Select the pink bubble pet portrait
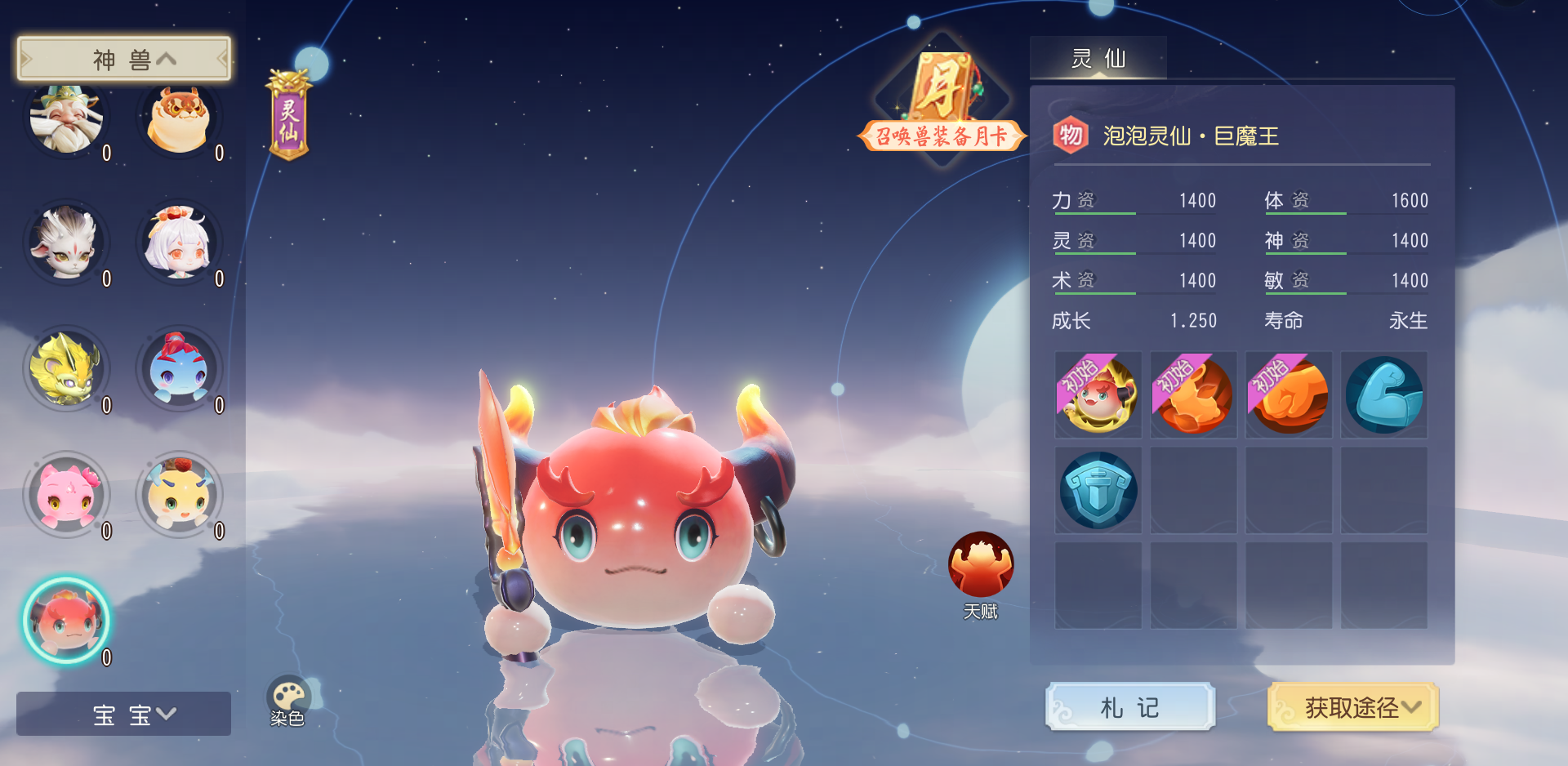 point(65,495)
